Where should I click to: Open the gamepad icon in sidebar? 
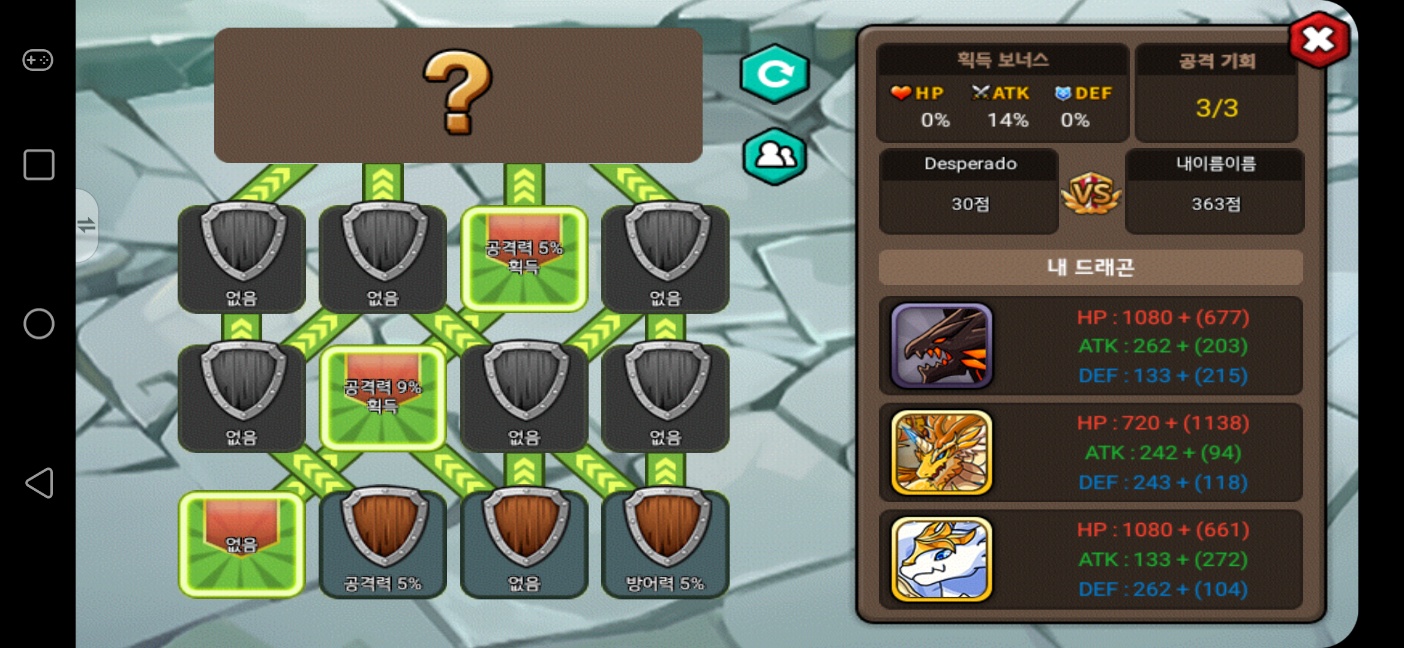click(38, 61)
